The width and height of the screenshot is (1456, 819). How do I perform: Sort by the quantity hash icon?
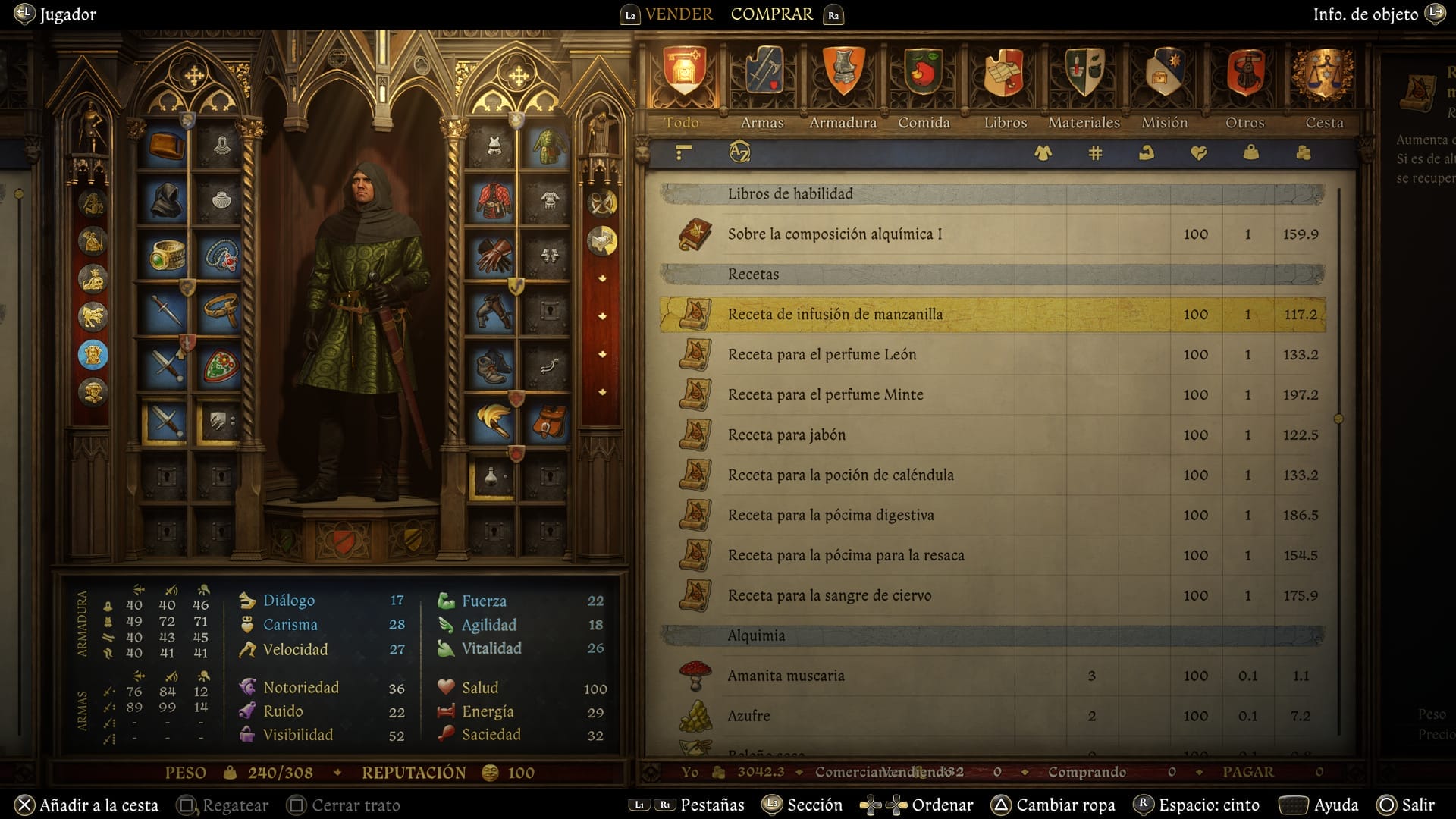coord(1094,152)
